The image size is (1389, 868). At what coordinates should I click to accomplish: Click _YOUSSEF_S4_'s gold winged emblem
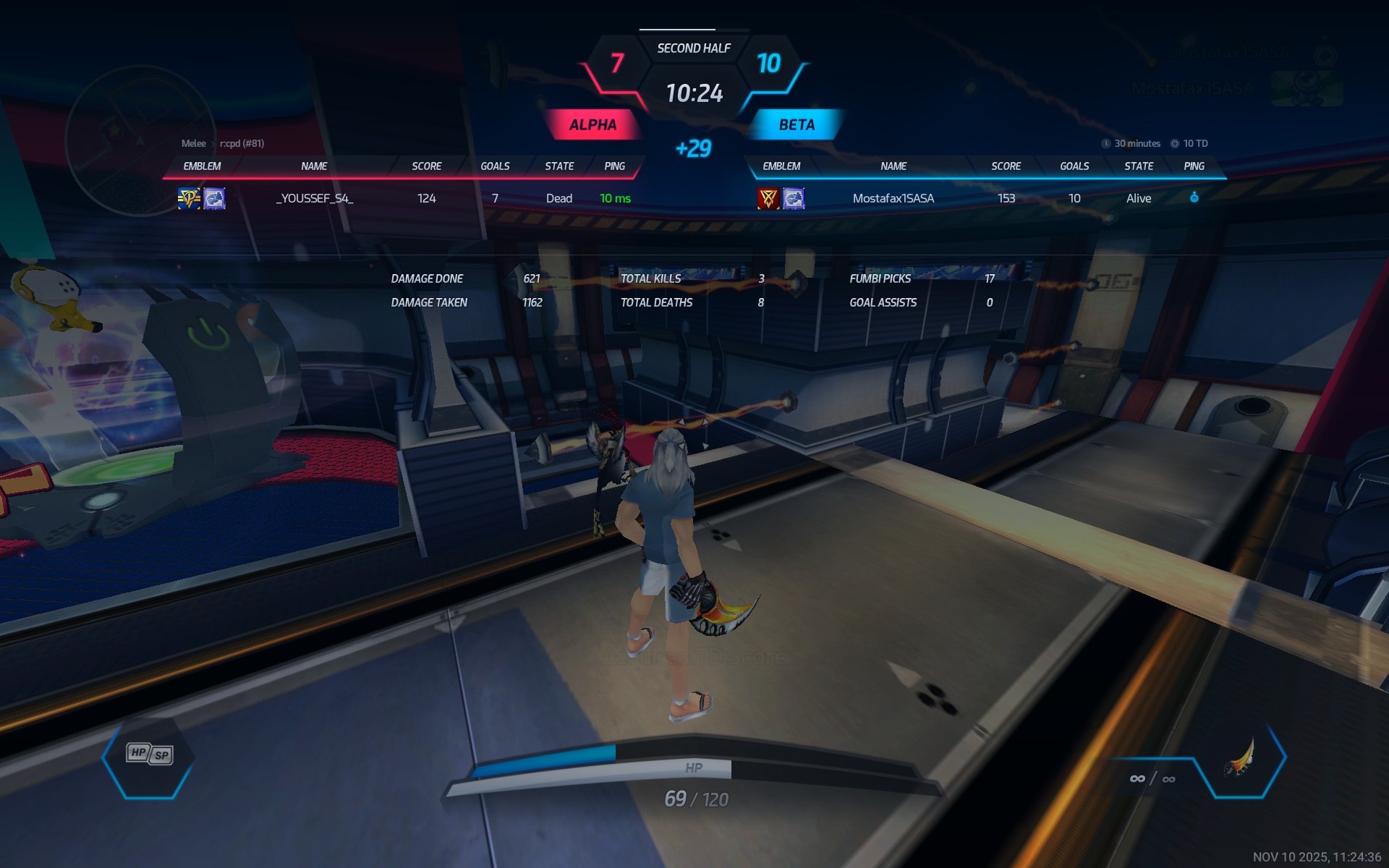click(189, 198)
